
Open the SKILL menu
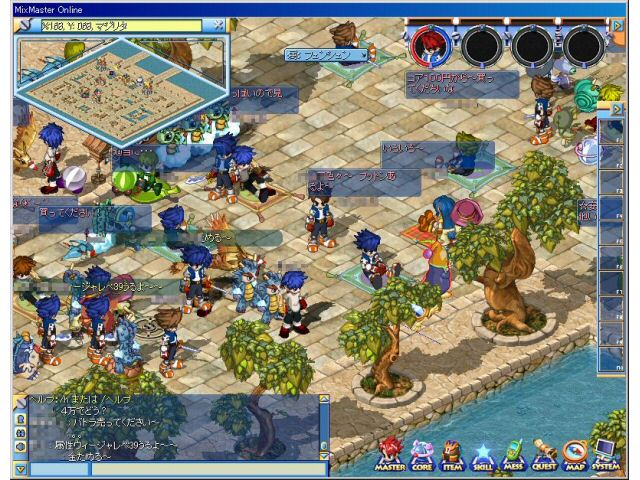482,456
